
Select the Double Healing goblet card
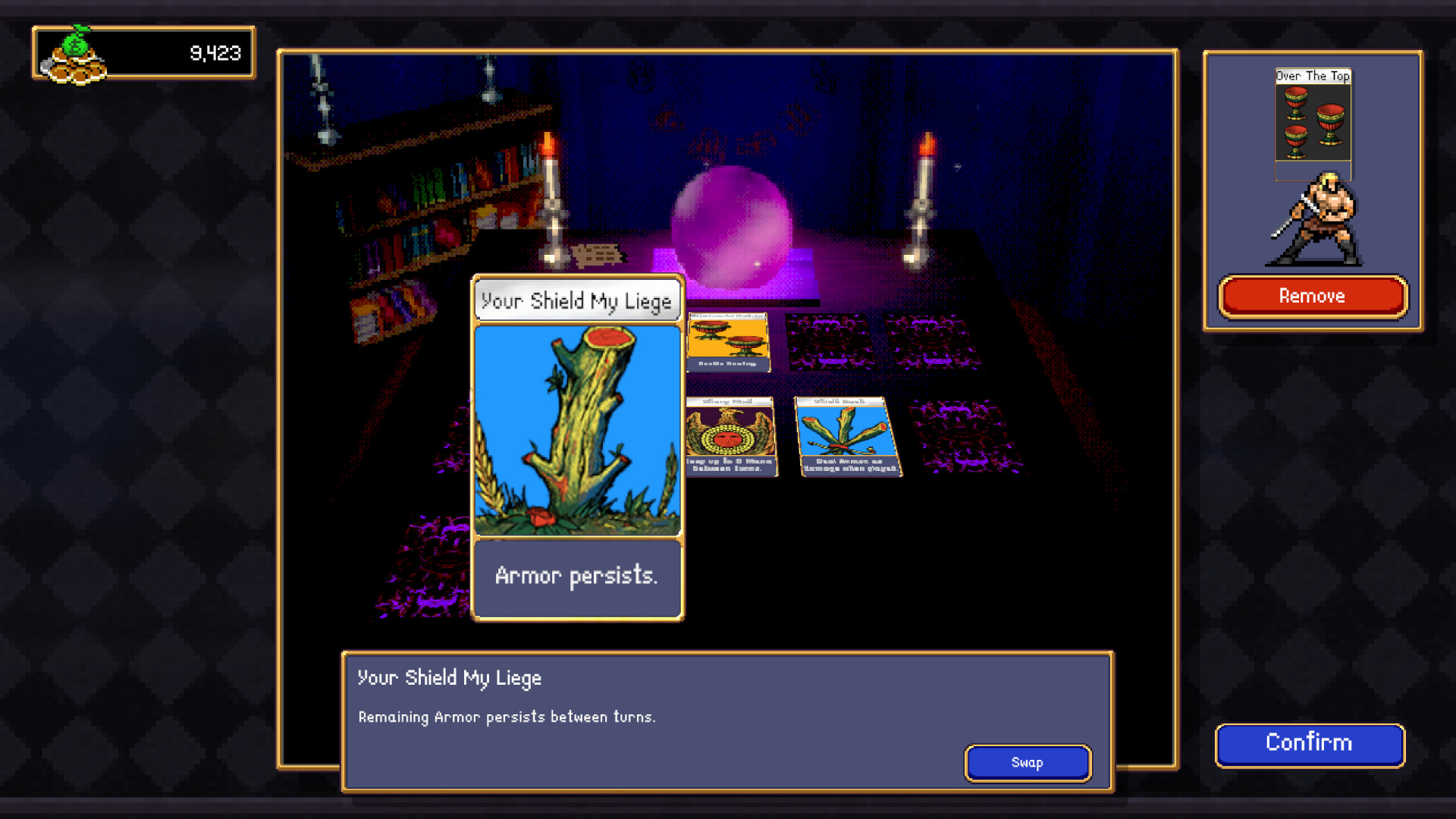tap(730, 340)
